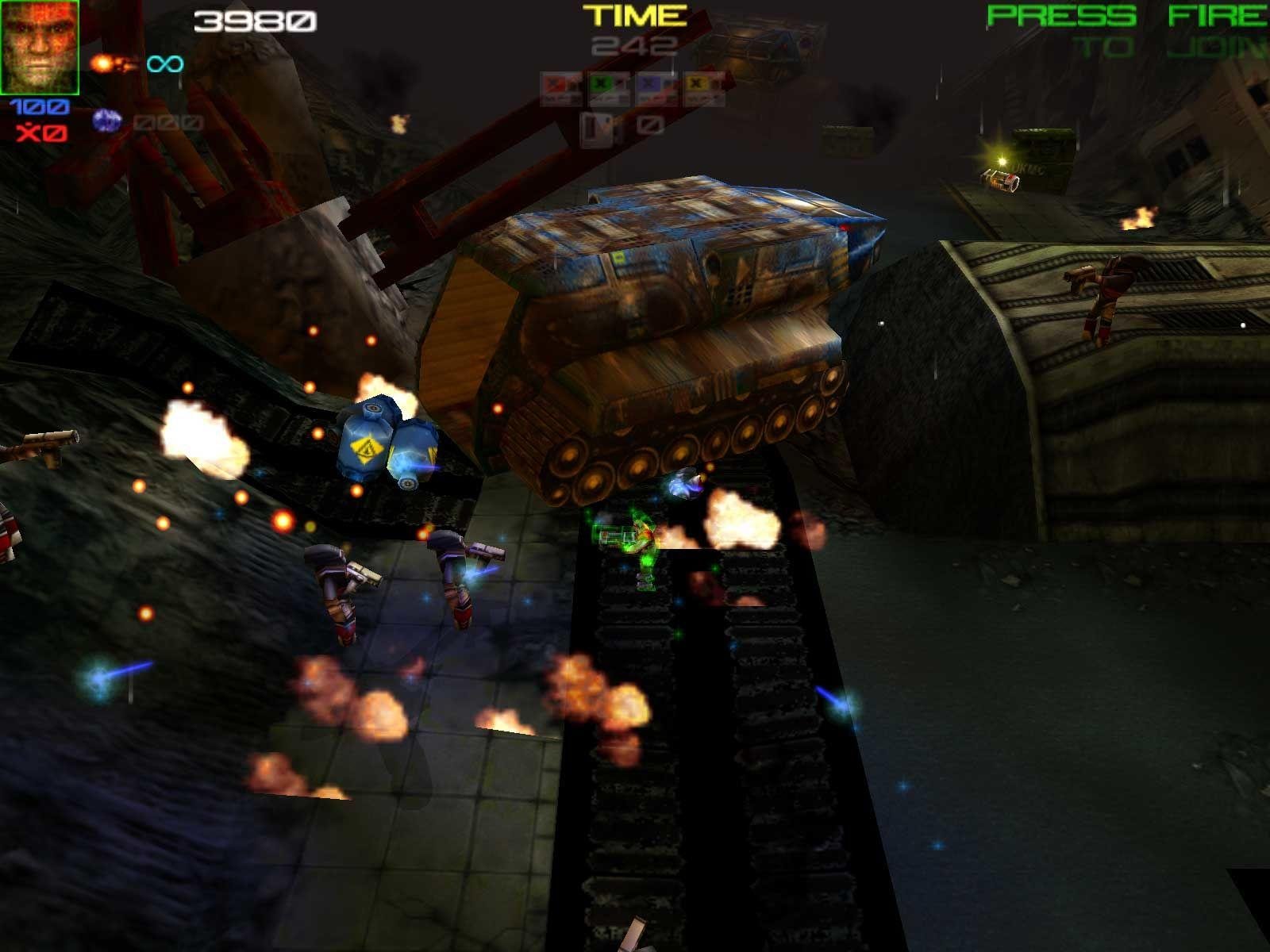The image size is (1270, 952).
Task: Click the yellow keycard slot
Action: [x=704, y=89]
